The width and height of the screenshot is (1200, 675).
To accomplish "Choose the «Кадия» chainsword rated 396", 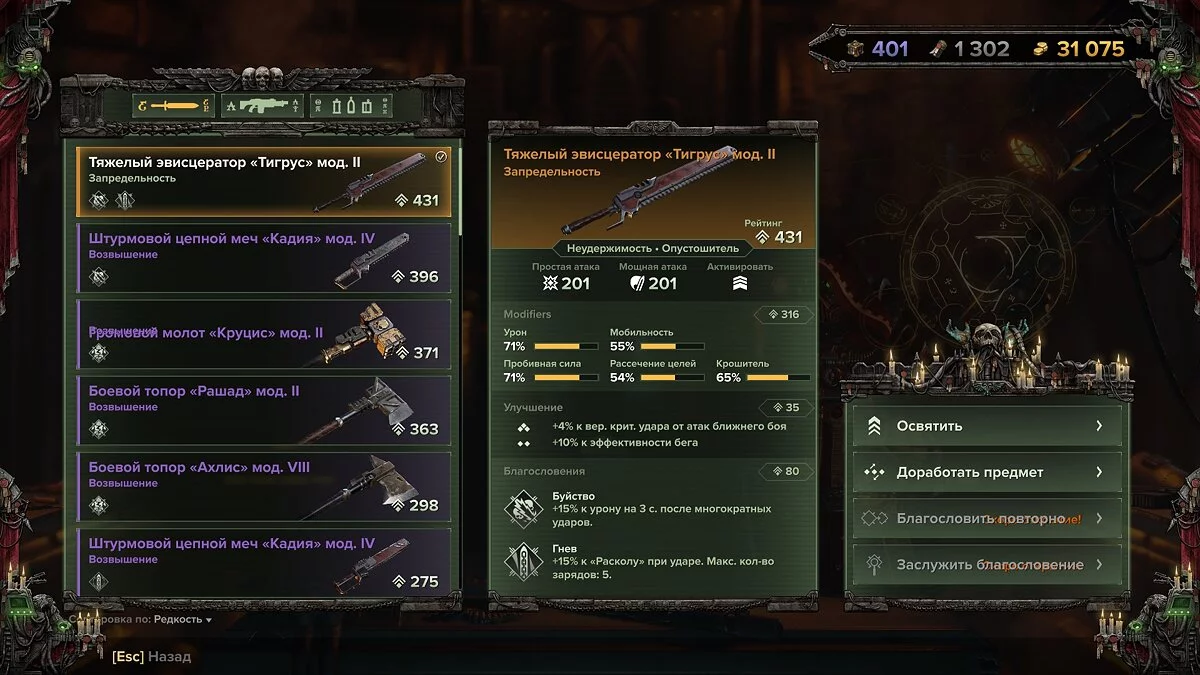I will 263,258.
